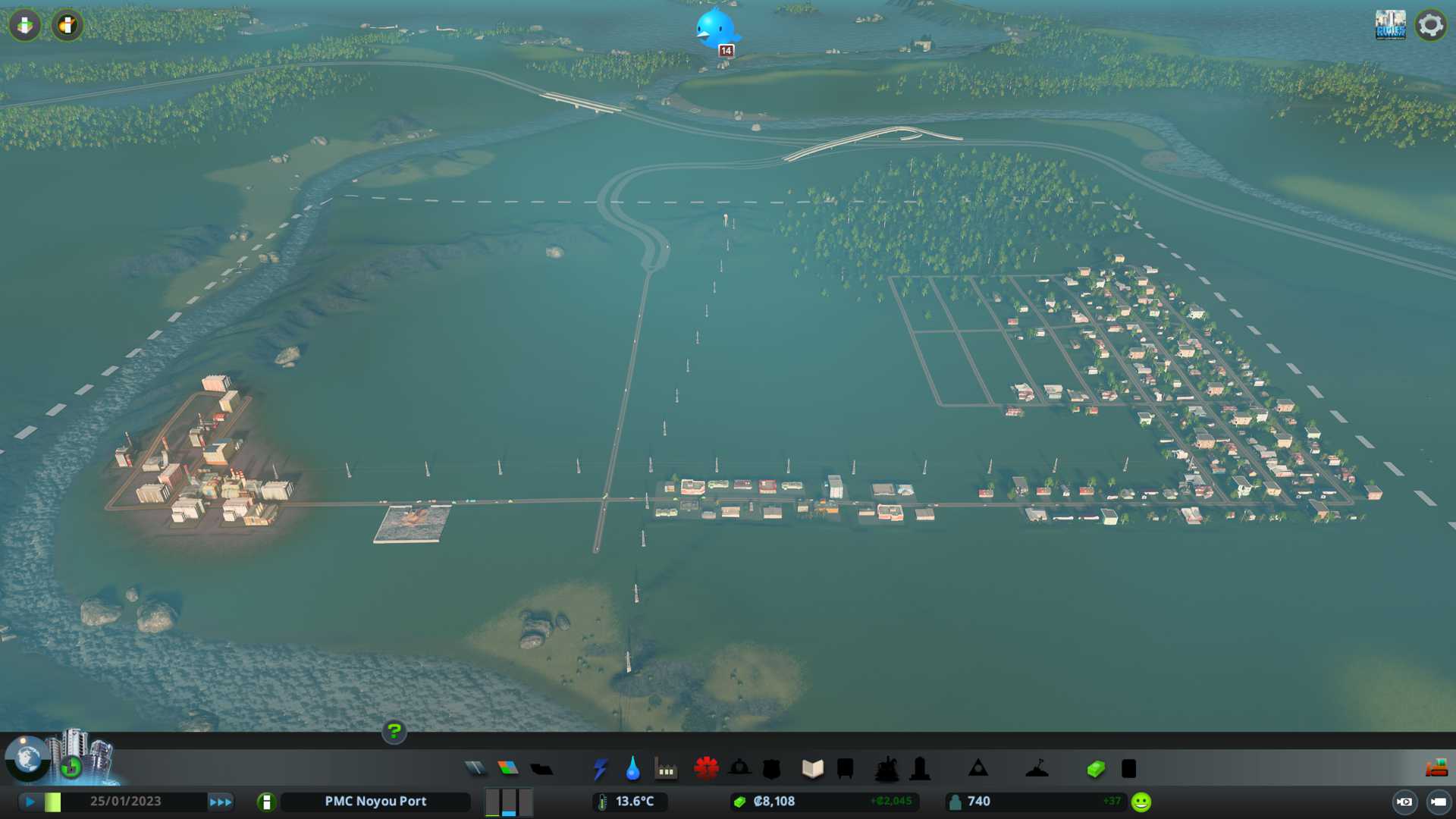Open the Zoning tool
Viewport: 1456px width, 819px height.
coord(508,769)
